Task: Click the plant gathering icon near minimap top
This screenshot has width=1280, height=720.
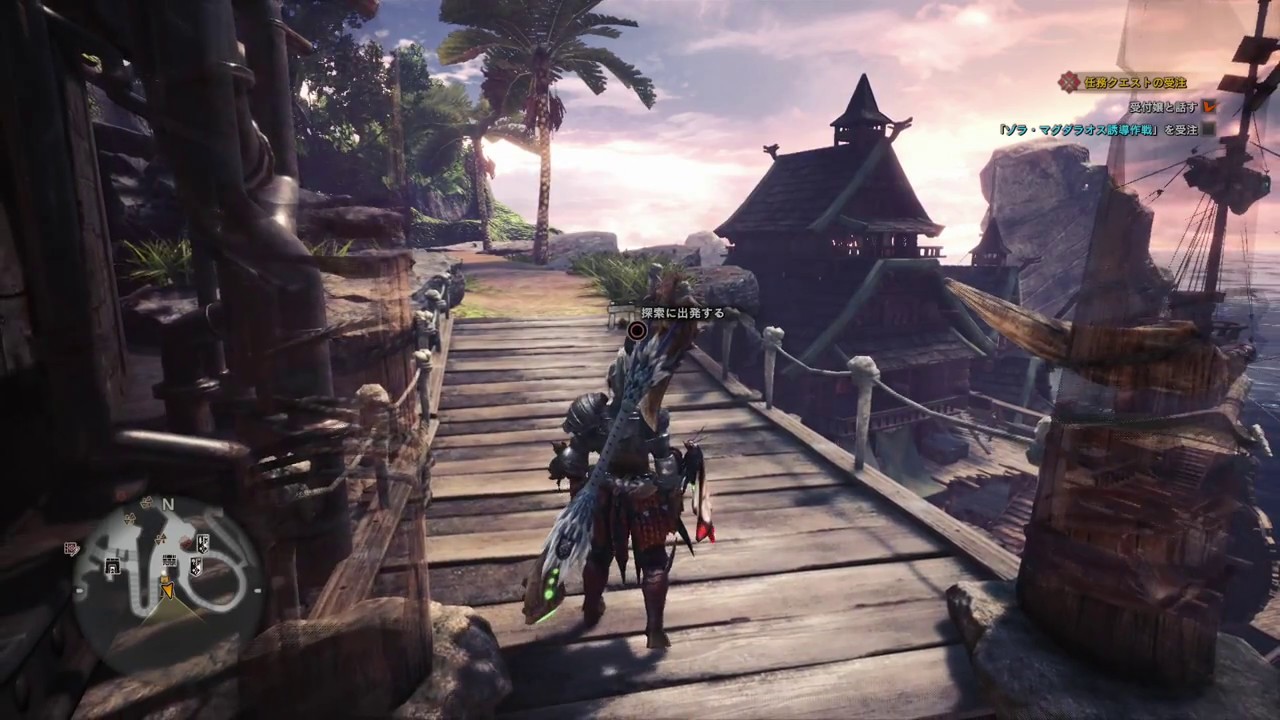Action: coord(146,502)
